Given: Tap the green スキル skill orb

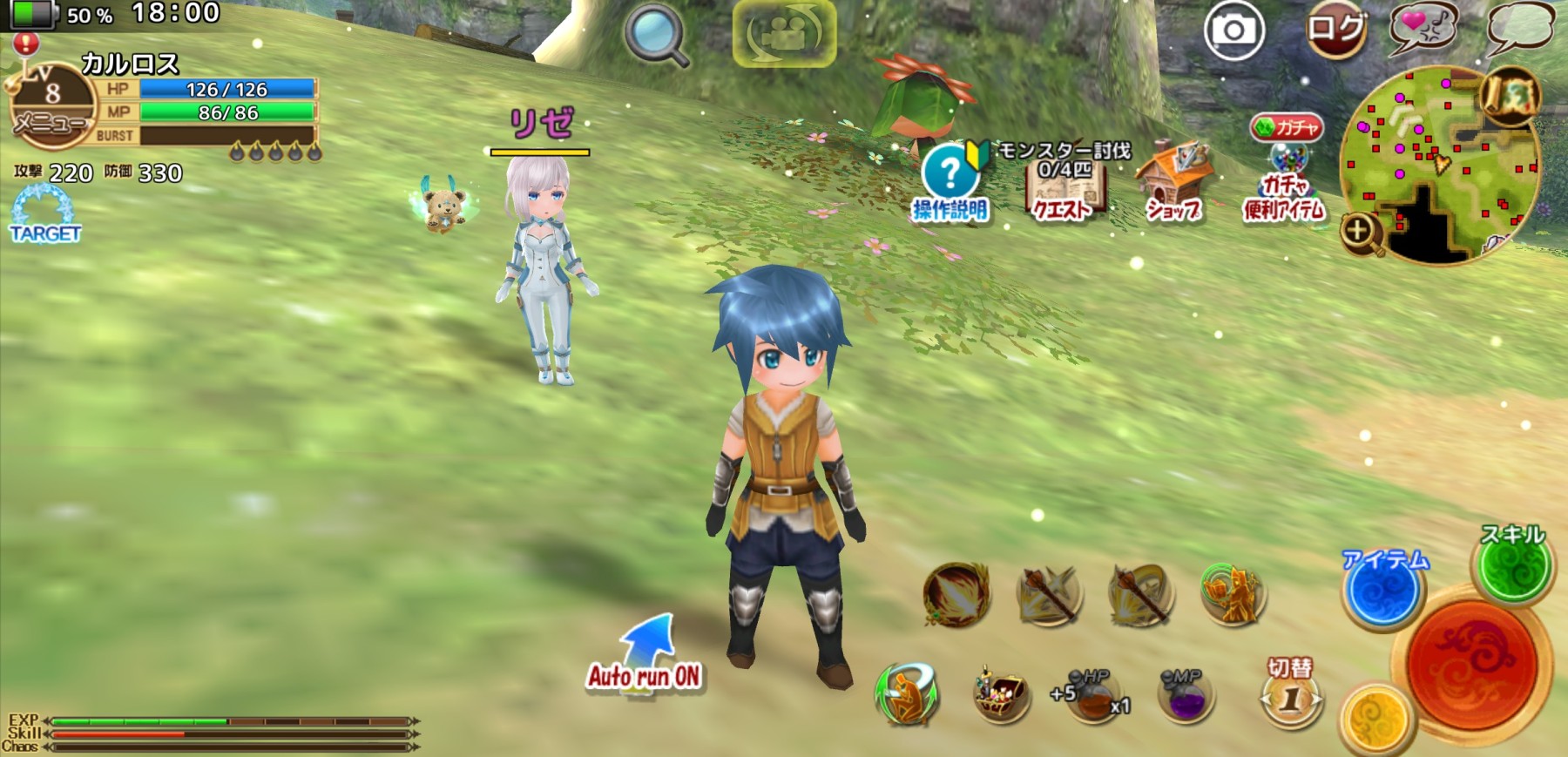Looking at the screenshot, I should tap(1513, 566).
